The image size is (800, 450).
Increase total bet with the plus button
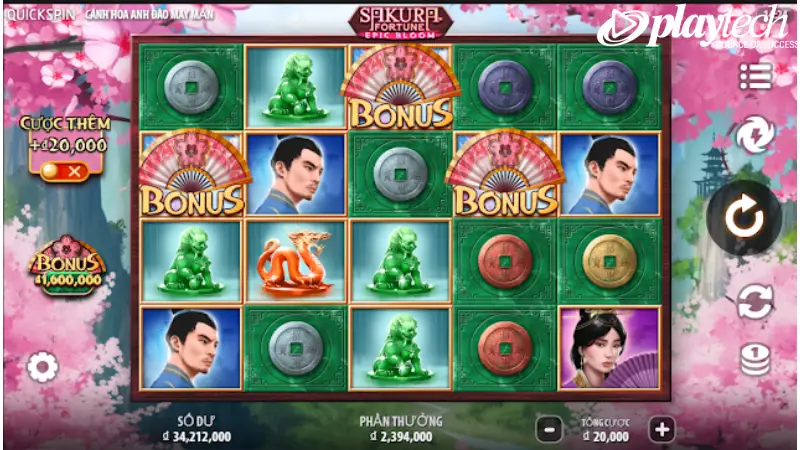pos(661,430)
